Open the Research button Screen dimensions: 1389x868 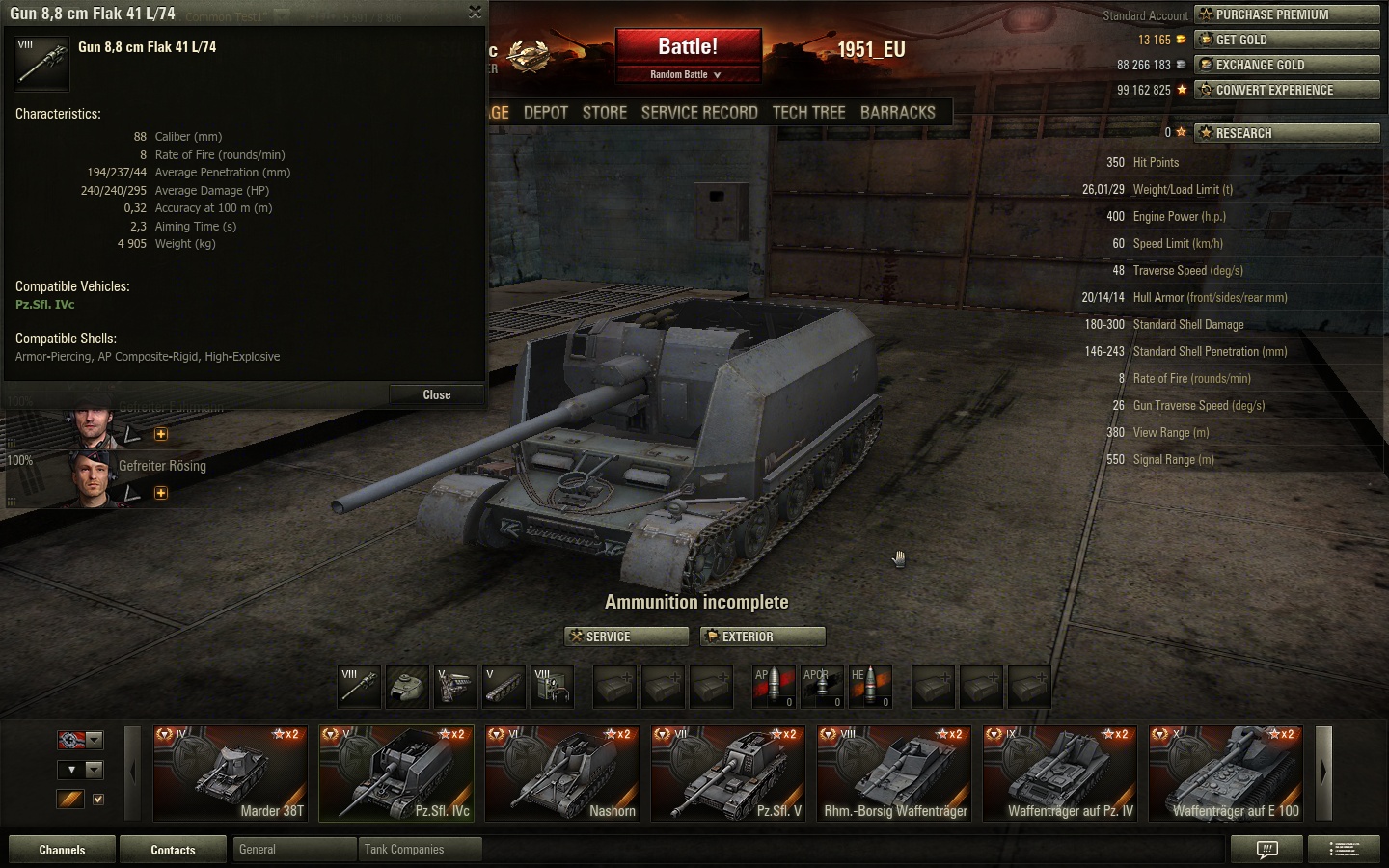(x=1287, y=133)
